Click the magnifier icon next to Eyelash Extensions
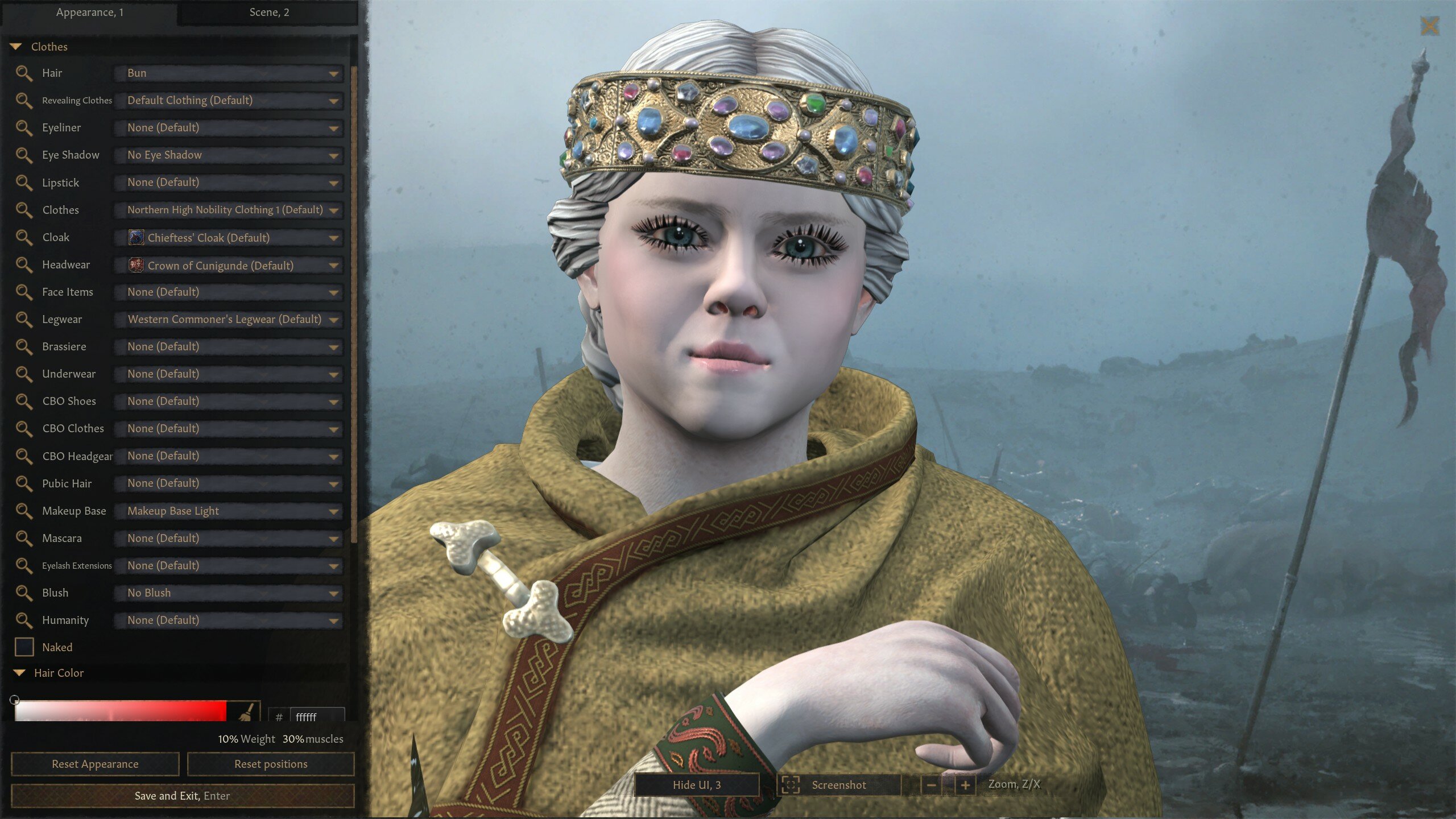The height and width of the screenshot is (819, 1456). point(25,566)
